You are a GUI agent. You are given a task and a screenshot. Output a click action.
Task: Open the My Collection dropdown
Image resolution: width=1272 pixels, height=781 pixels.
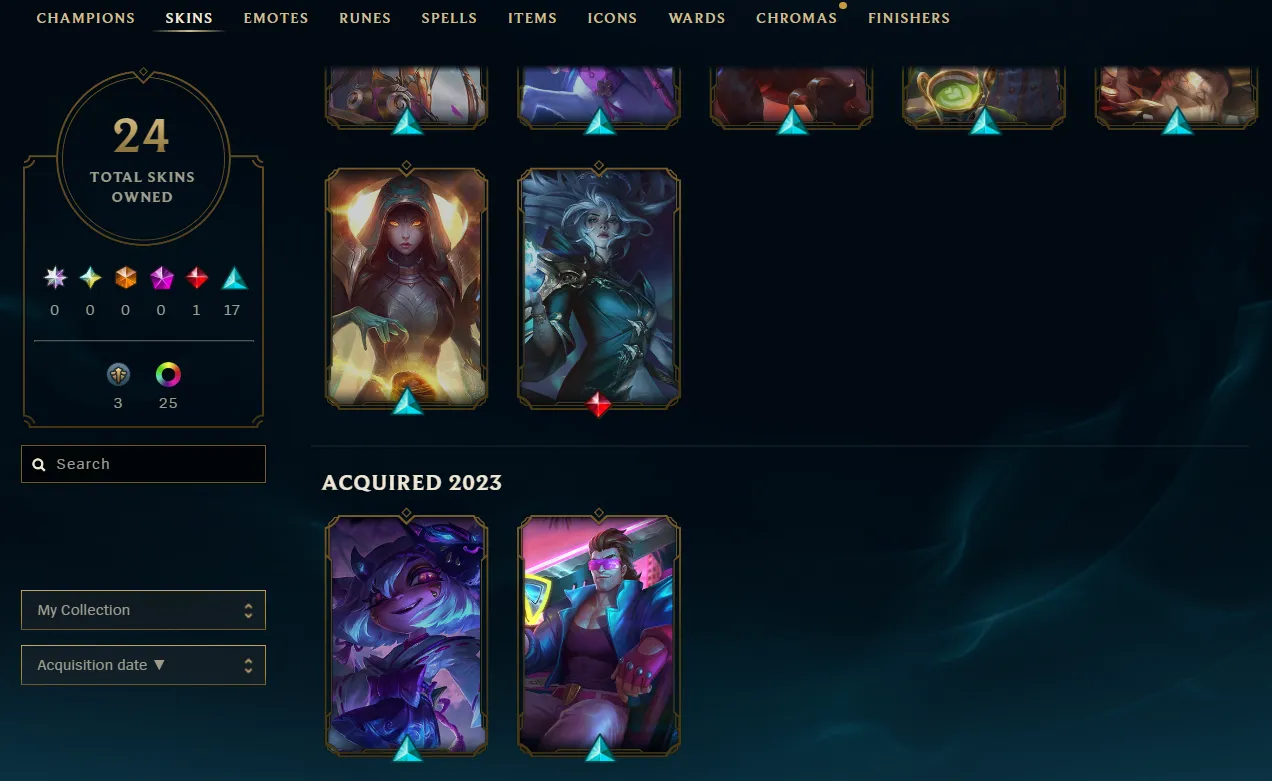point(143,610)
